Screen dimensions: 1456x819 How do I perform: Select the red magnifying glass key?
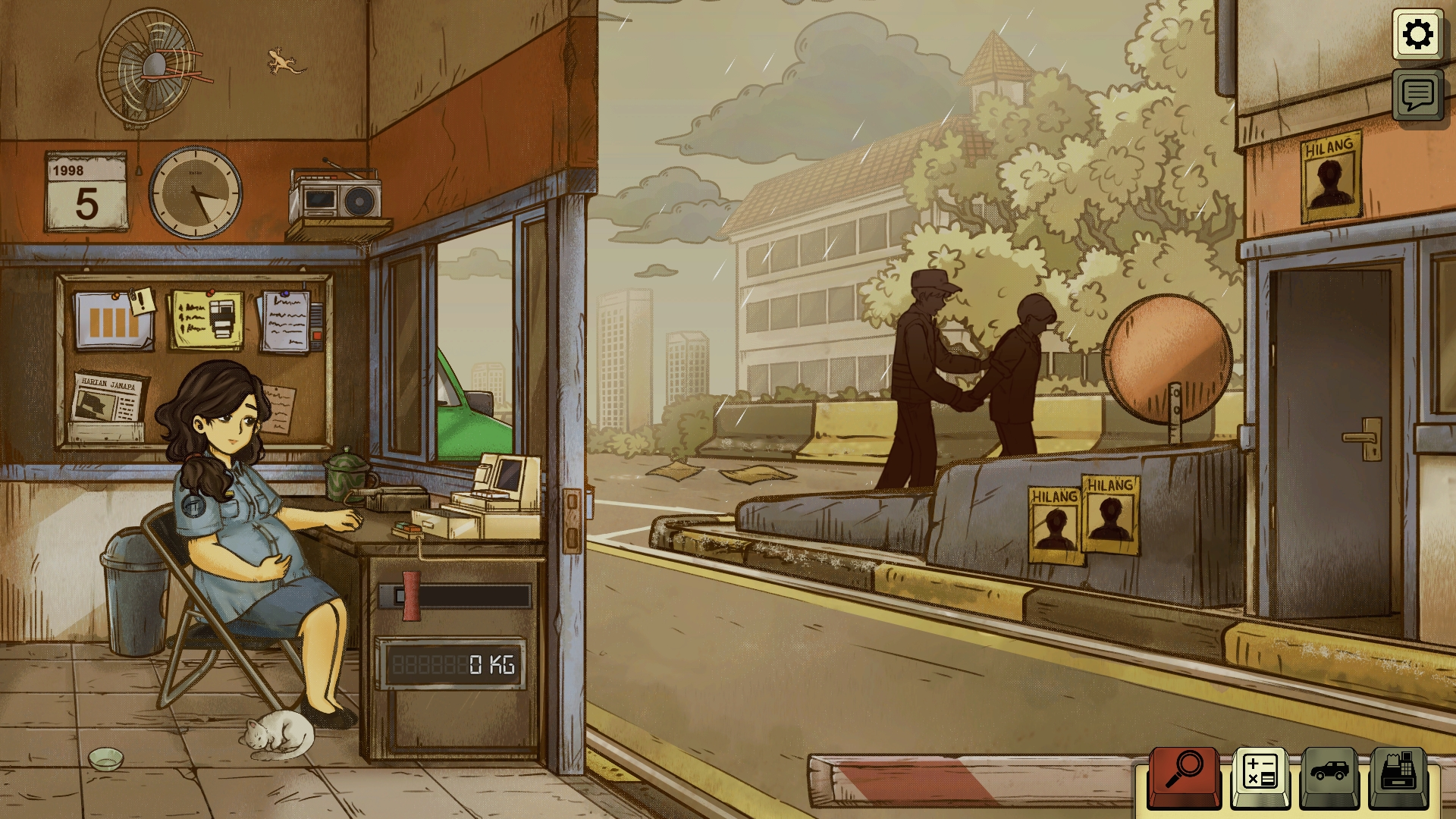(x=1184, y=773)
